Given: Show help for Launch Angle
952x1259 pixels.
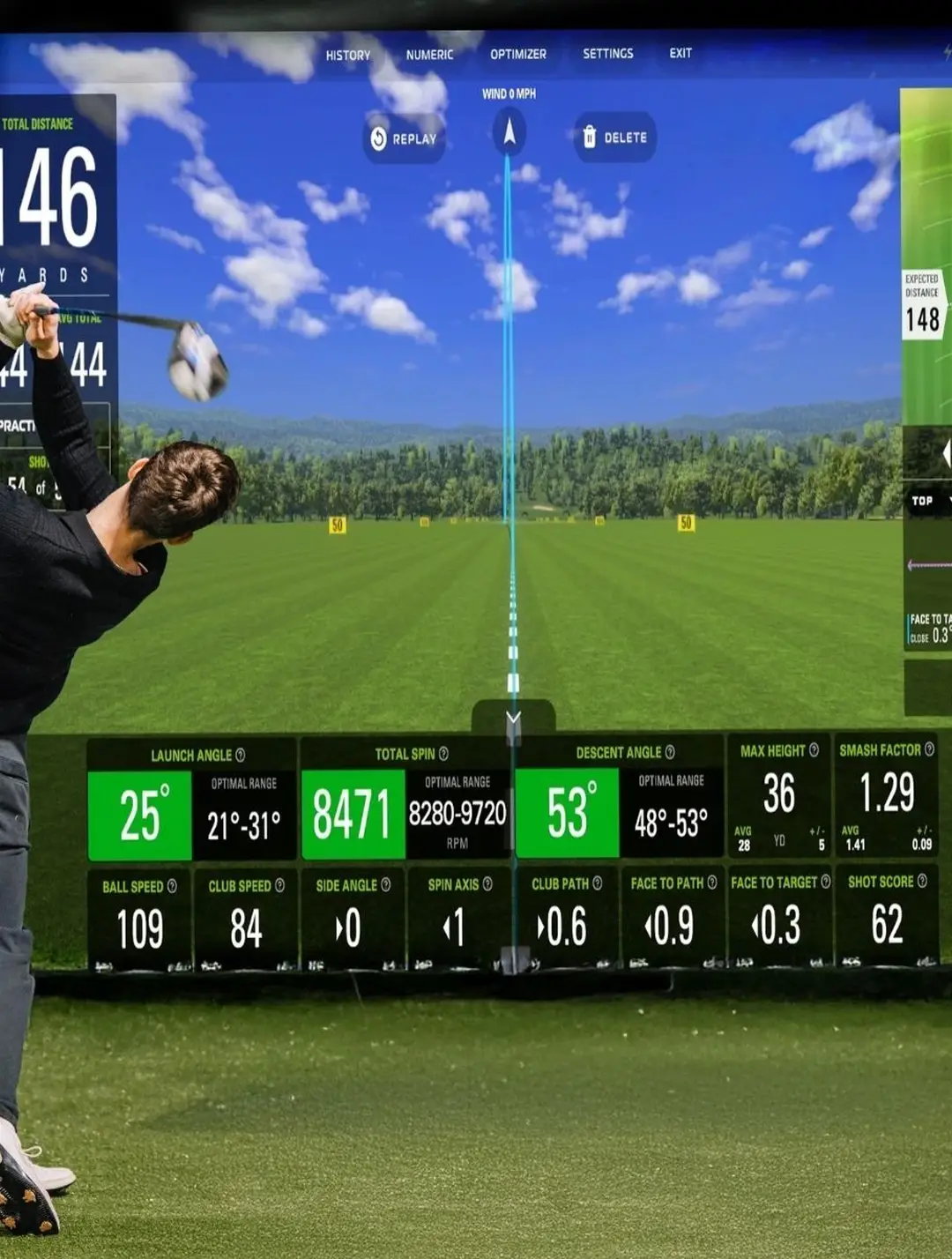Looking at the screenshot, I should point(241,756).
